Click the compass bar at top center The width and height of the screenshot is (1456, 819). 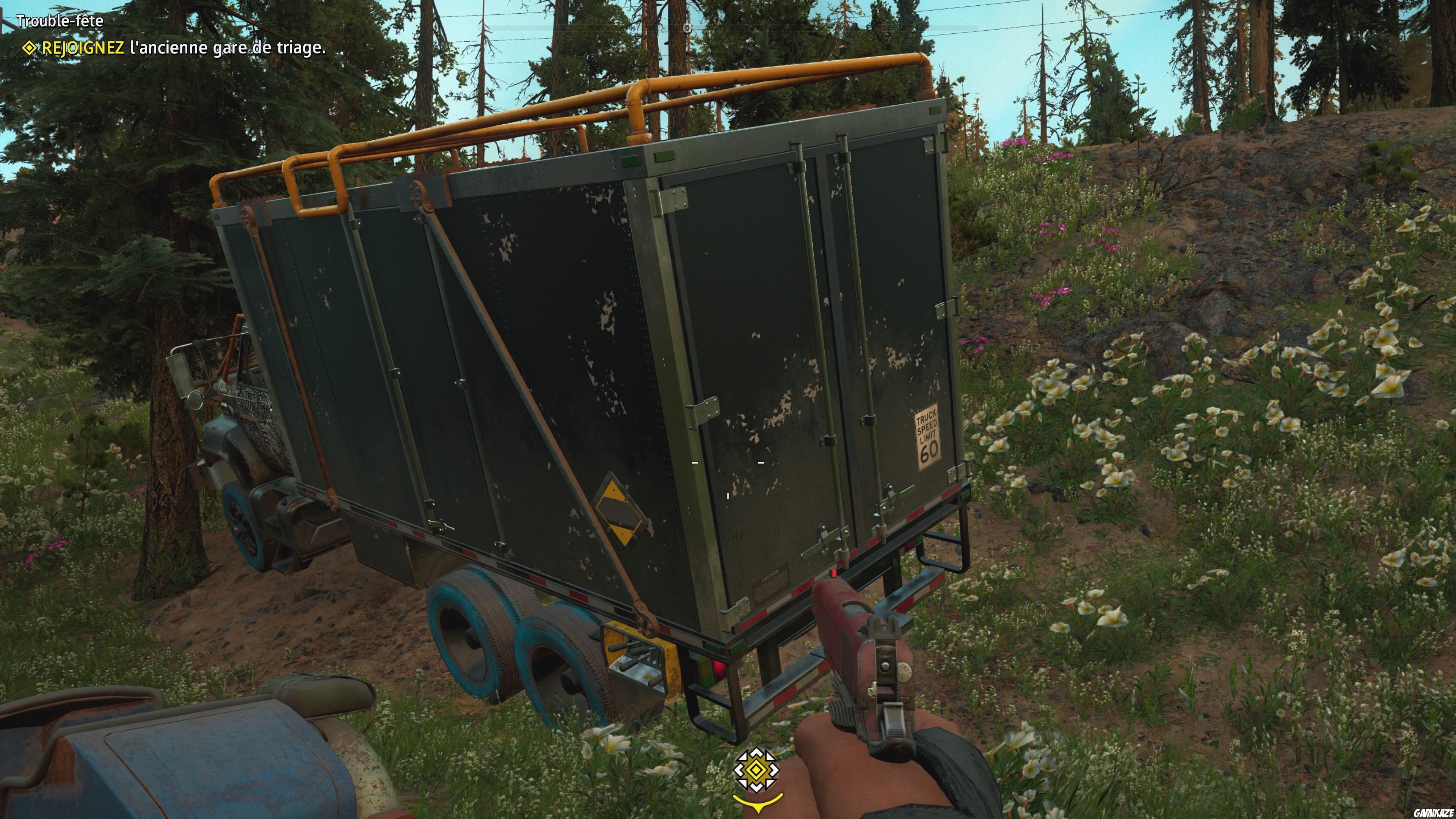[687, 25]
